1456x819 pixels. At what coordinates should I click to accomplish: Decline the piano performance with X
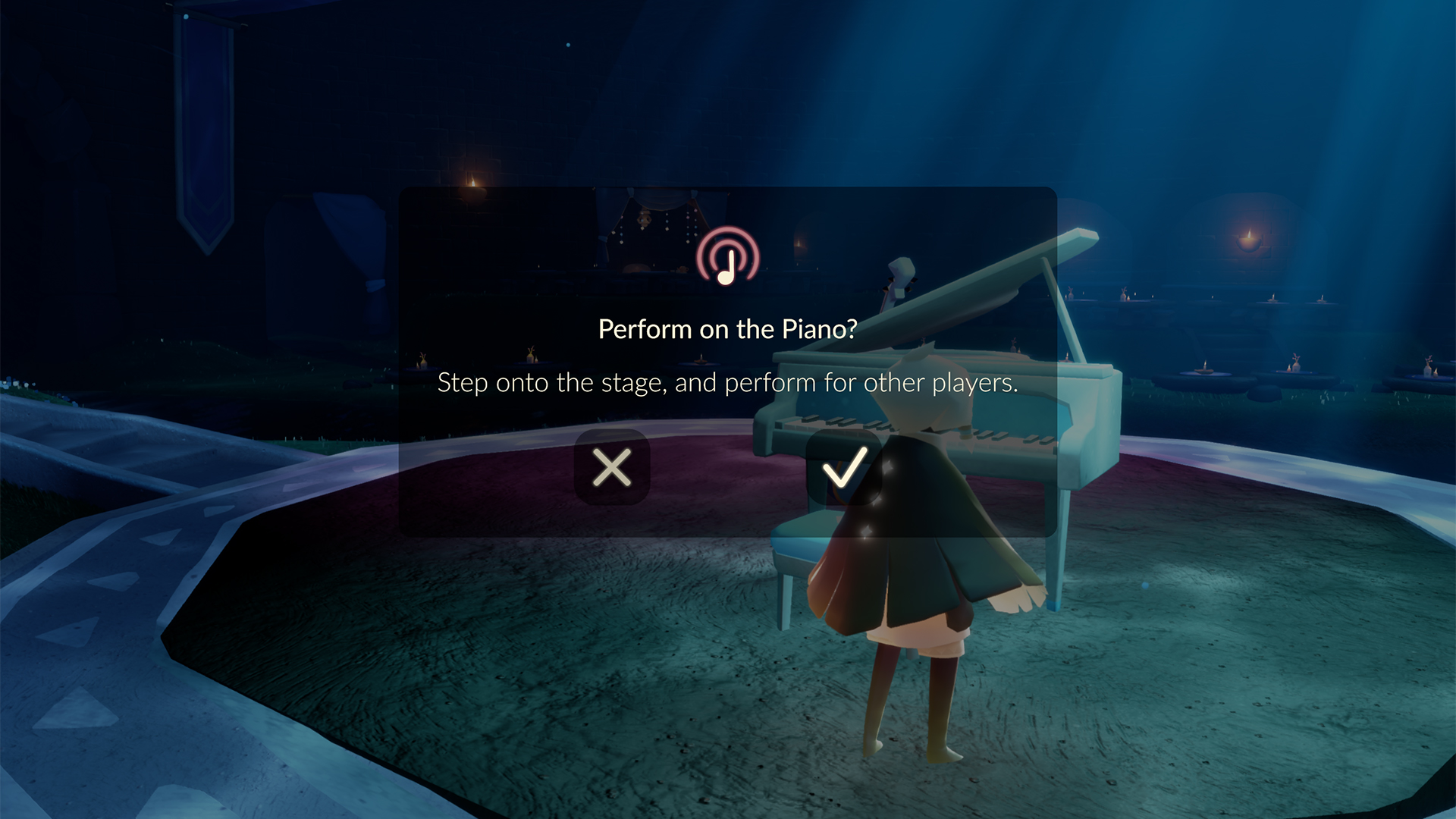tap(612, 468)
